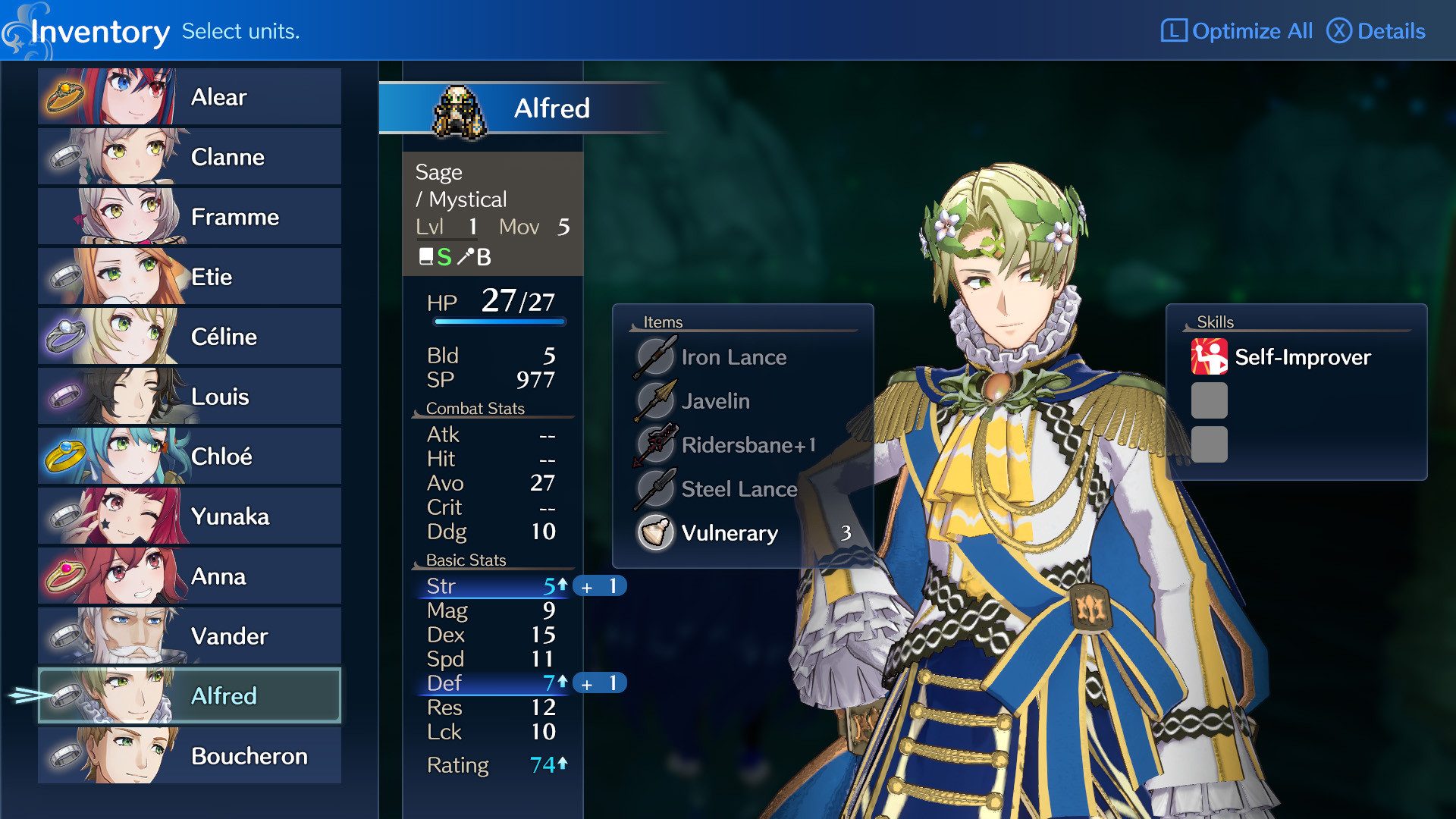The width and height of the screenshot is (1456, 819).
Task: Click the first empty skill slot
Action: 1209,400
